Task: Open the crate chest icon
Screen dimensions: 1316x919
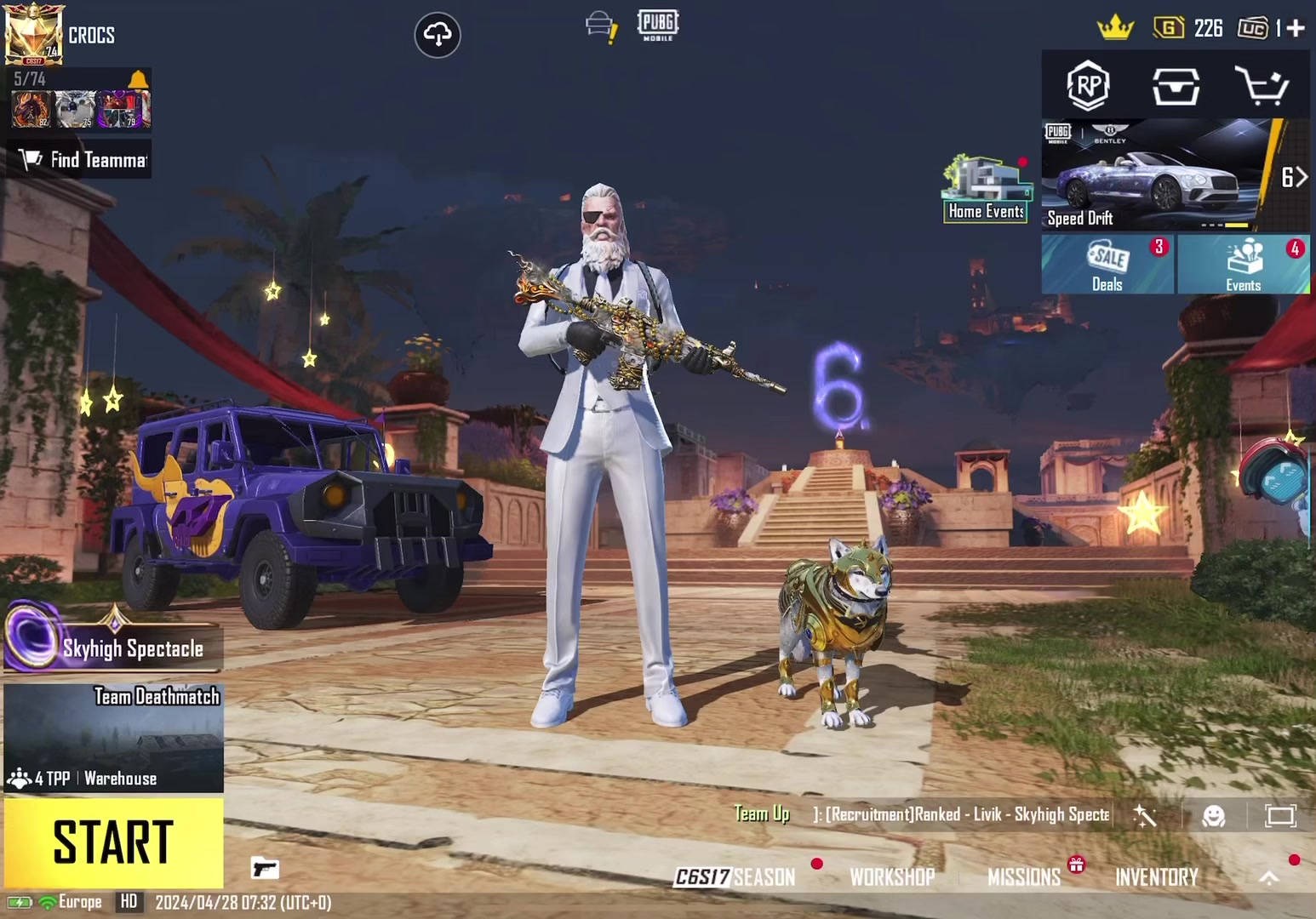Action: pos(1176,86)
